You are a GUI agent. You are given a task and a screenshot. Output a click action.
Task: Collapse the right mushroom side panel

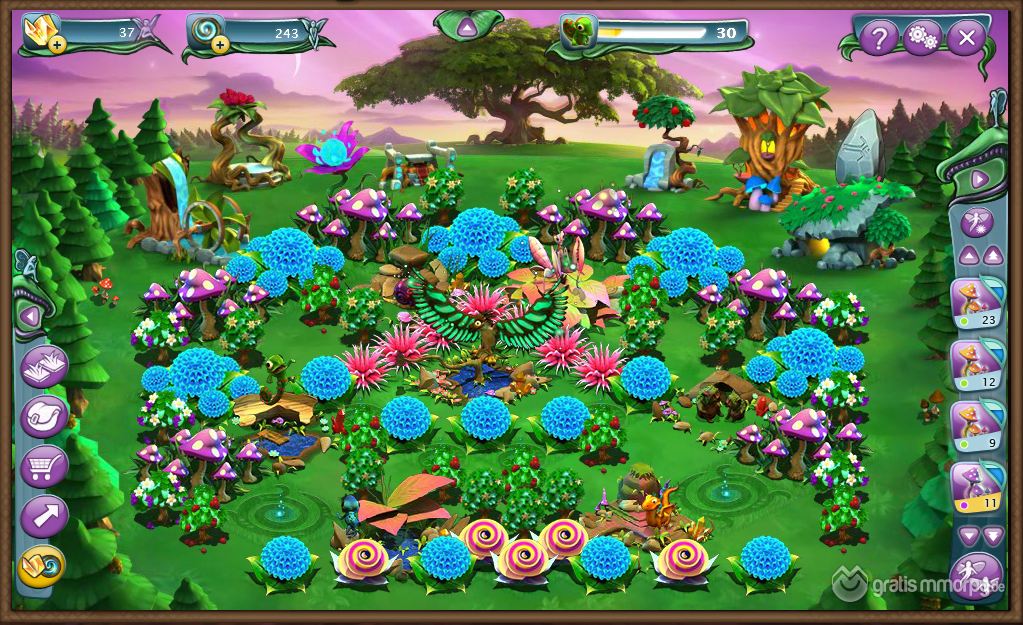click(979, 179)
